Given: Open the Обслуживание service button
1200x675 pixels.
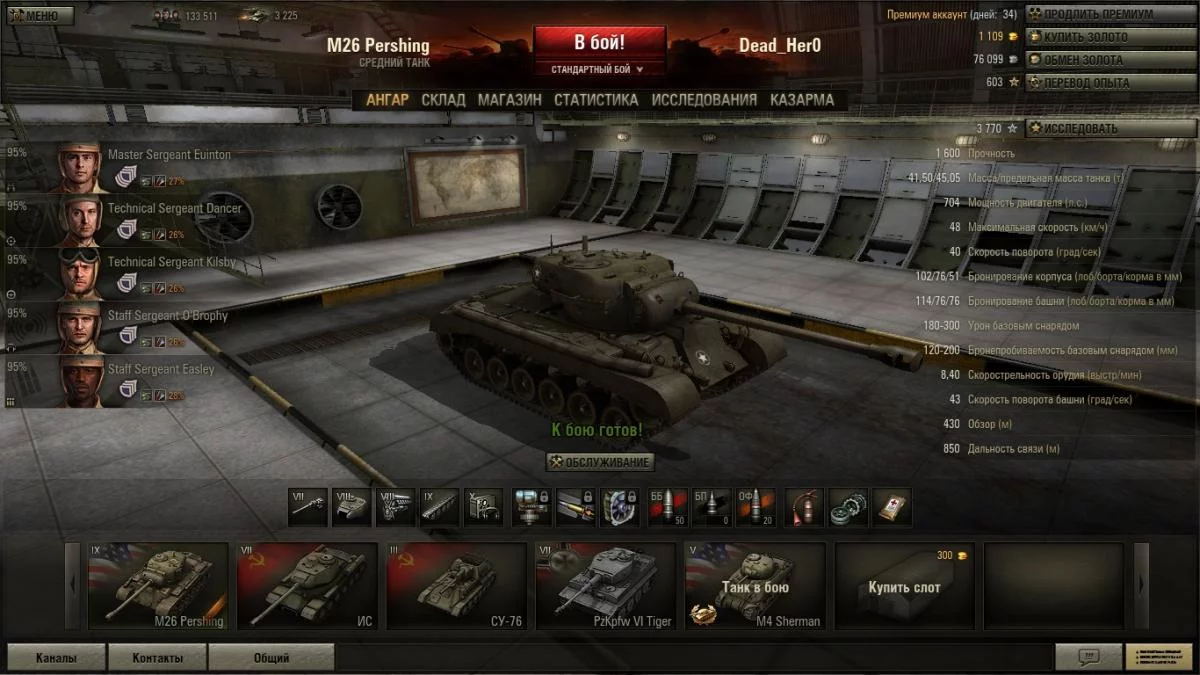Looking at the screenshot, I should [600, 462].
